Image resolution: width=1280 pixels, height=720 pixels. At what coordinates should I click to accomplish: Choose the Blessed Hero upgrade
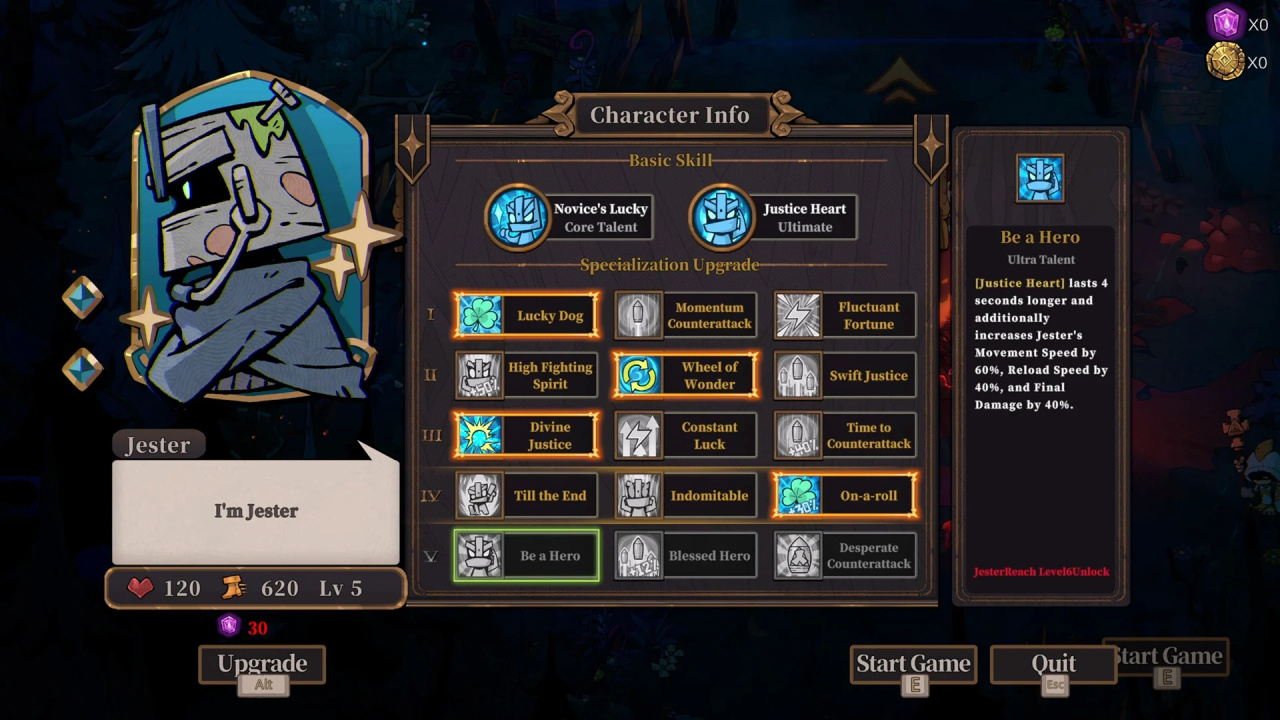pos(686,556)
